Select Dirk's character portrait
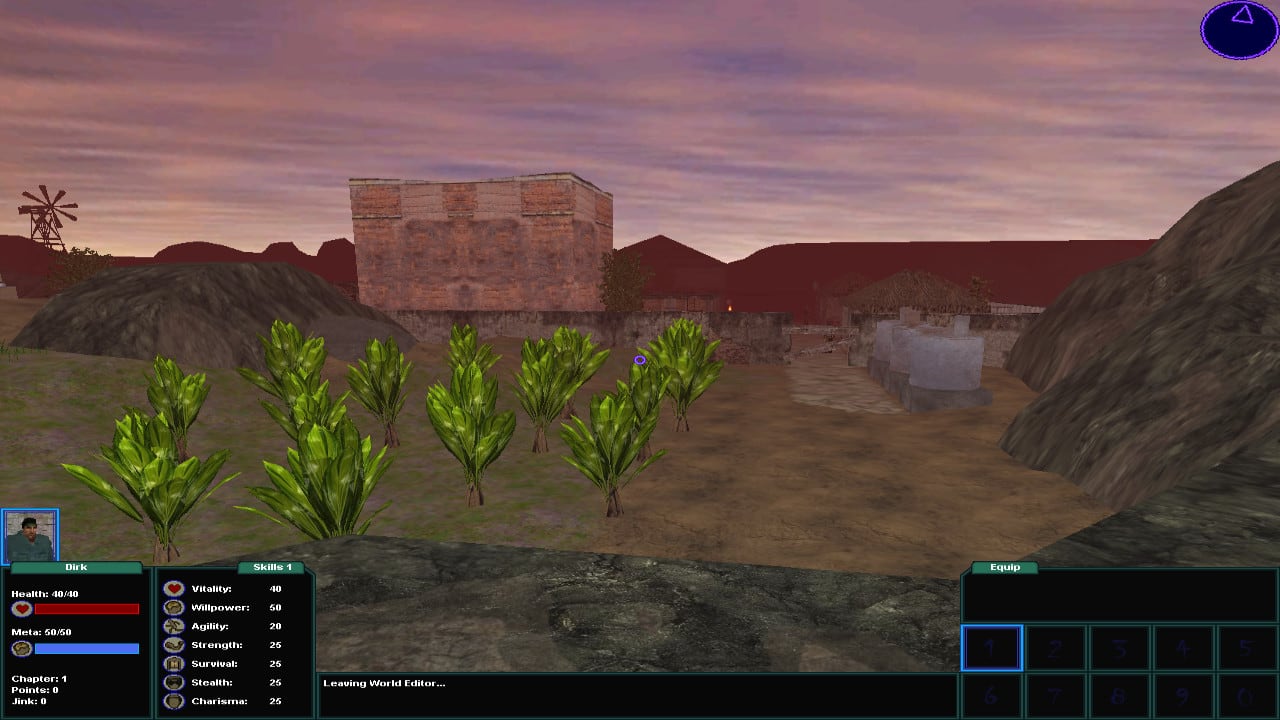 click(x=30, y=536)
